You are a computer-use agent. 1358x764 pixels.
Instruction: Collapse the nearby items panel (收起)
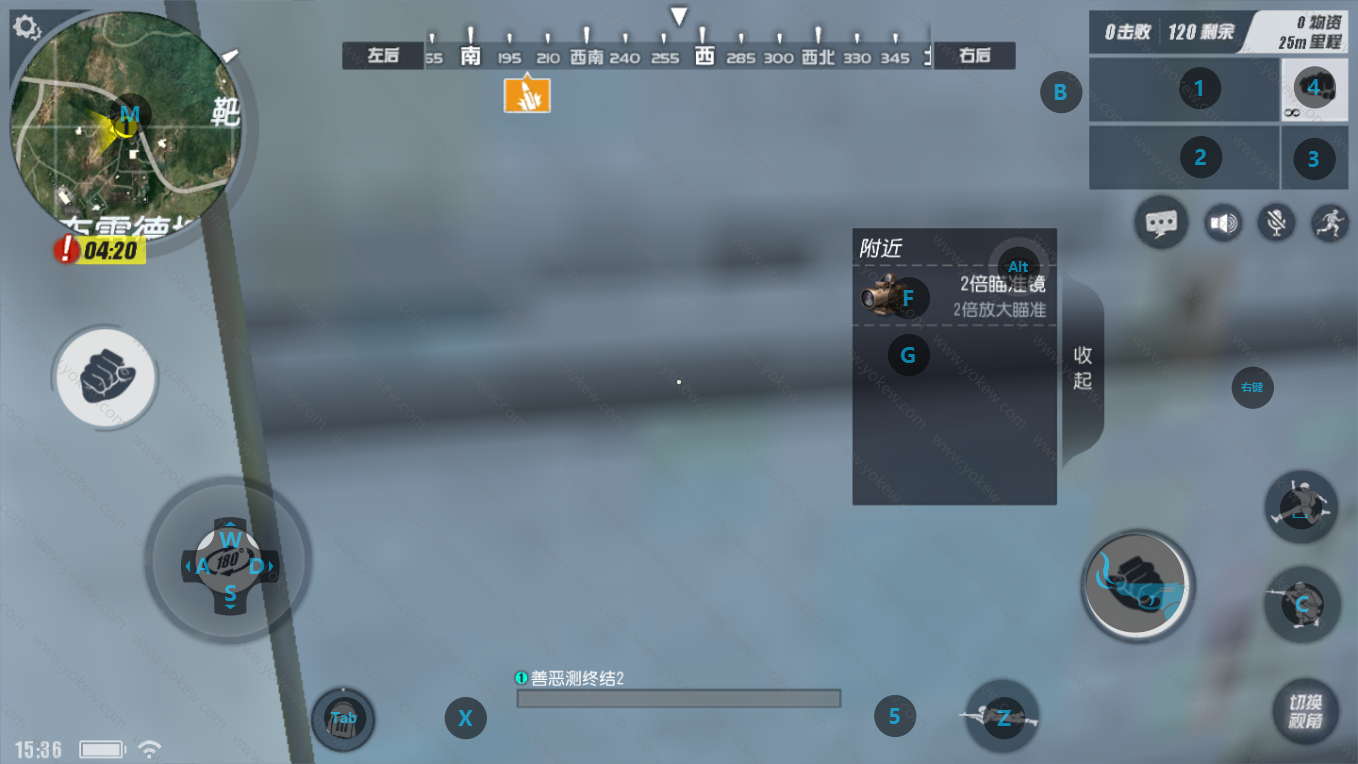point(1083,368)
